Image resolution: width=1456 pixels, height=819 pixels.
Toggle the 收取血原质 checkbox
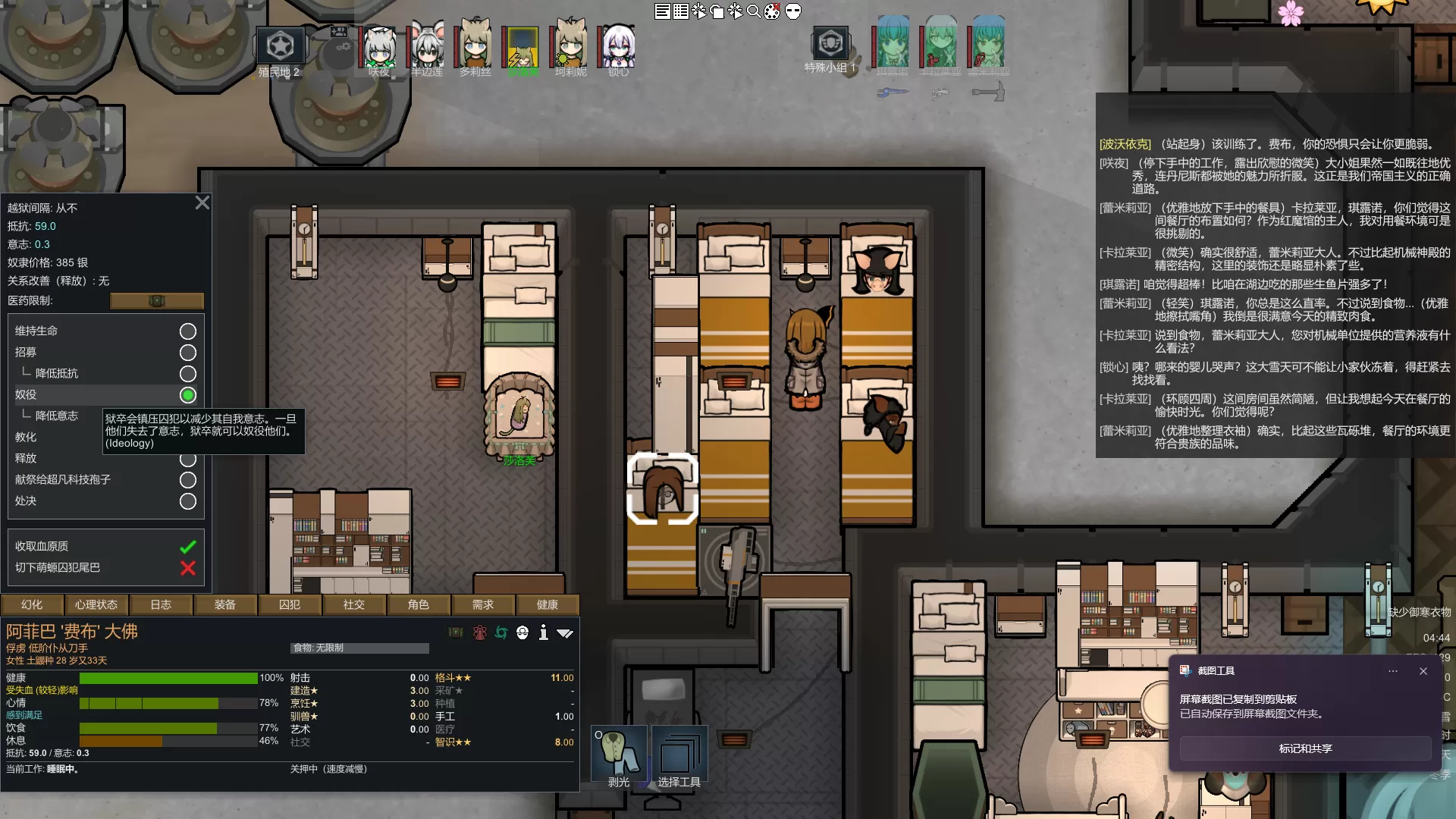pyautogui.click(x=187, y=547)
